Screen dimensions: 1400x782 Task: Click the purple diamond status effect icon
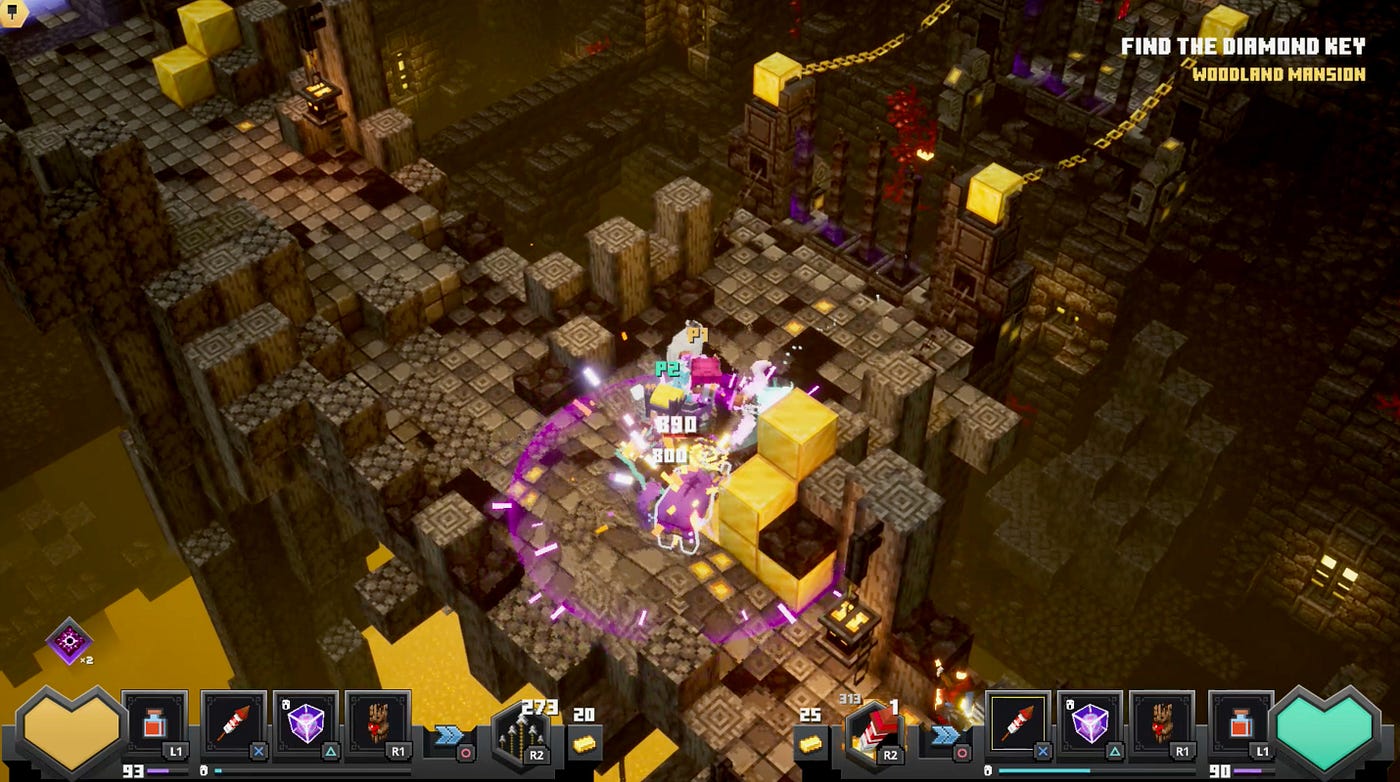(69, 641)
